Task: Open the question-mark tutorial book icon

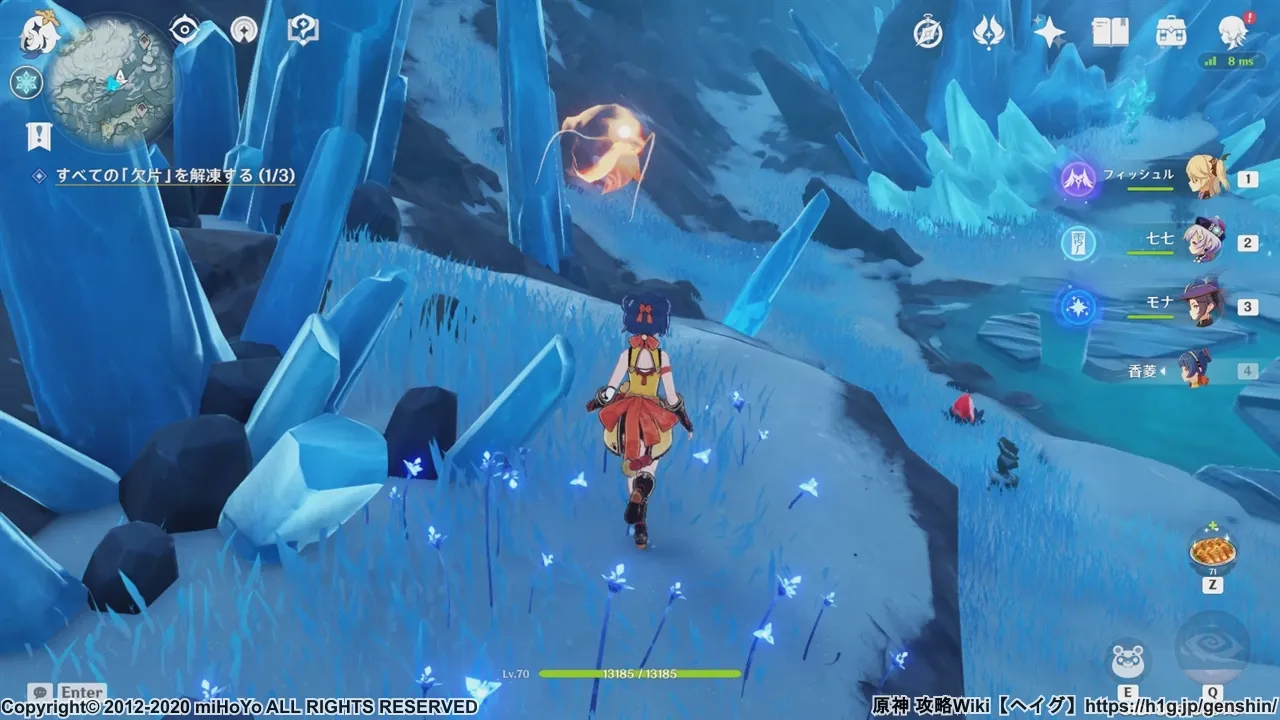Action: pos(302,29)
